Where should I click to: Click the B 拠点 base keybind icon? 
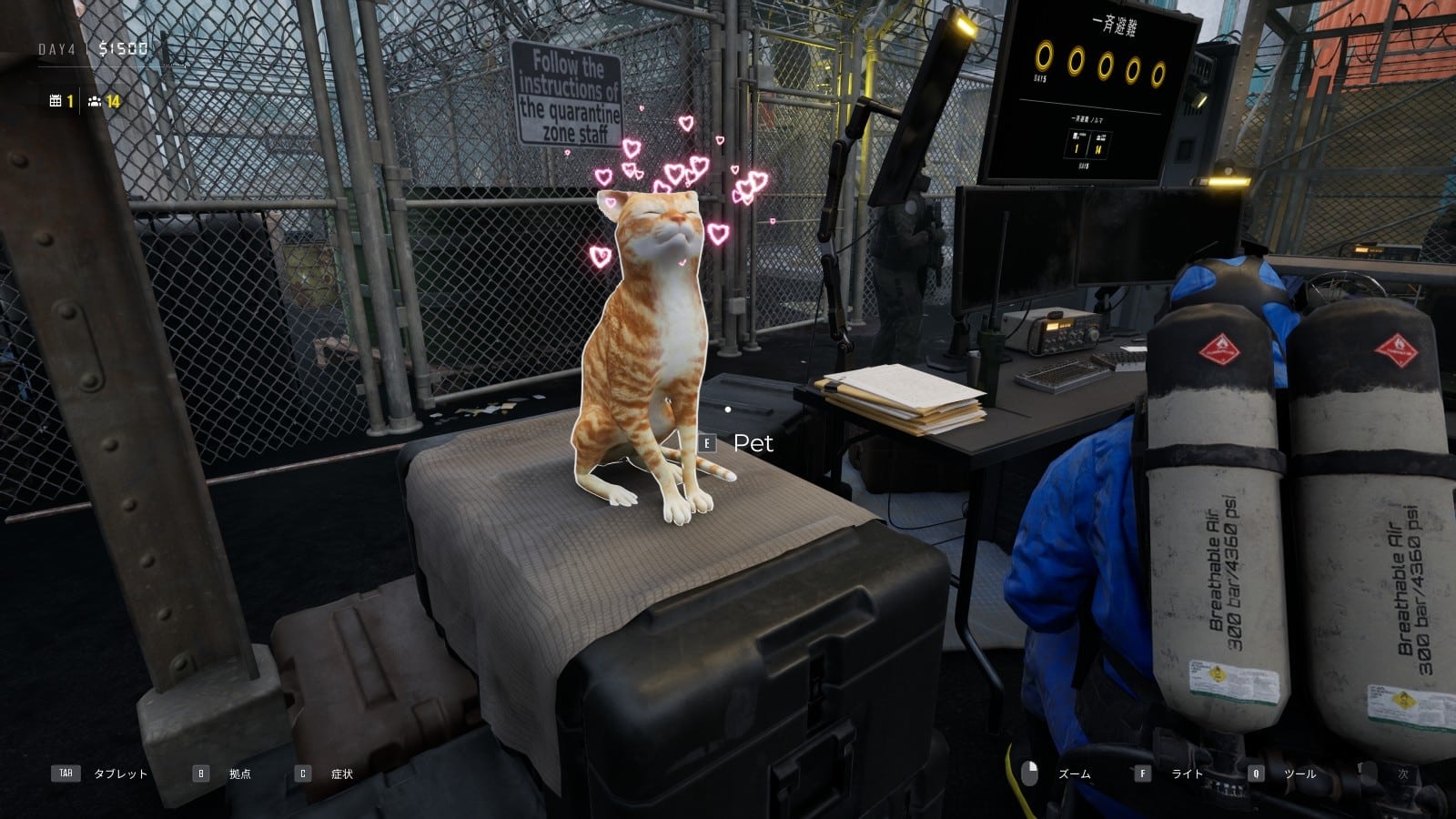click(200, 774)
